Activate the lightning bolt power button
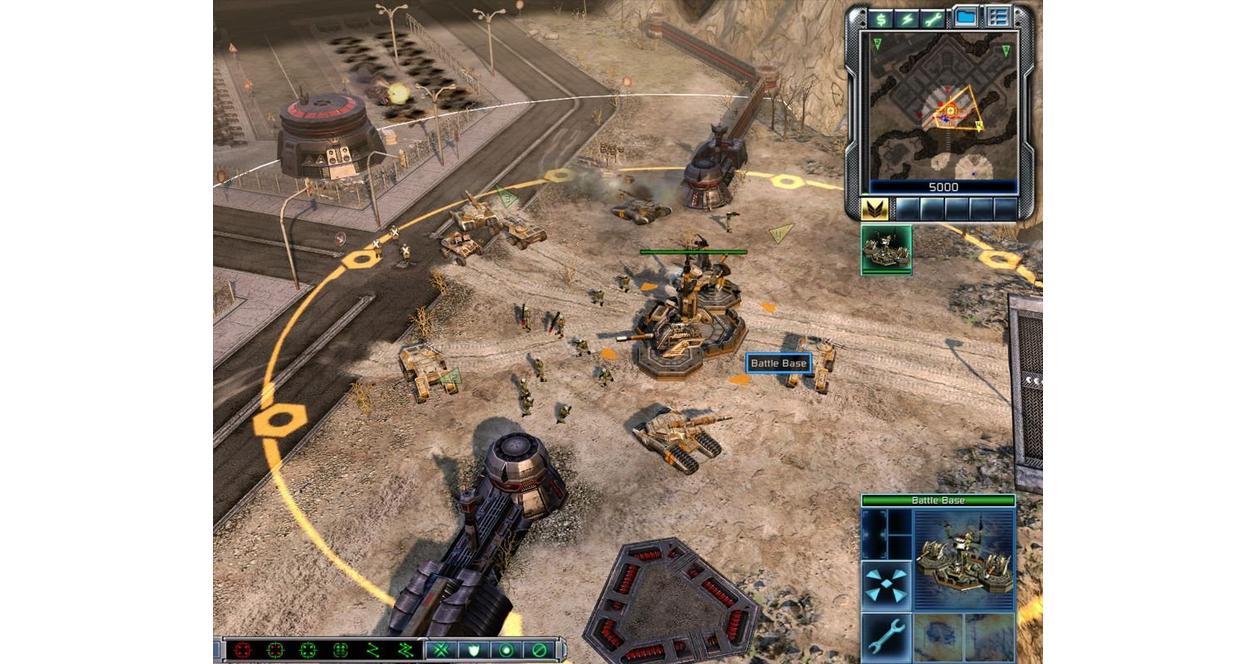The height and width of the screenshot is (664, 1256). point(908,18)
